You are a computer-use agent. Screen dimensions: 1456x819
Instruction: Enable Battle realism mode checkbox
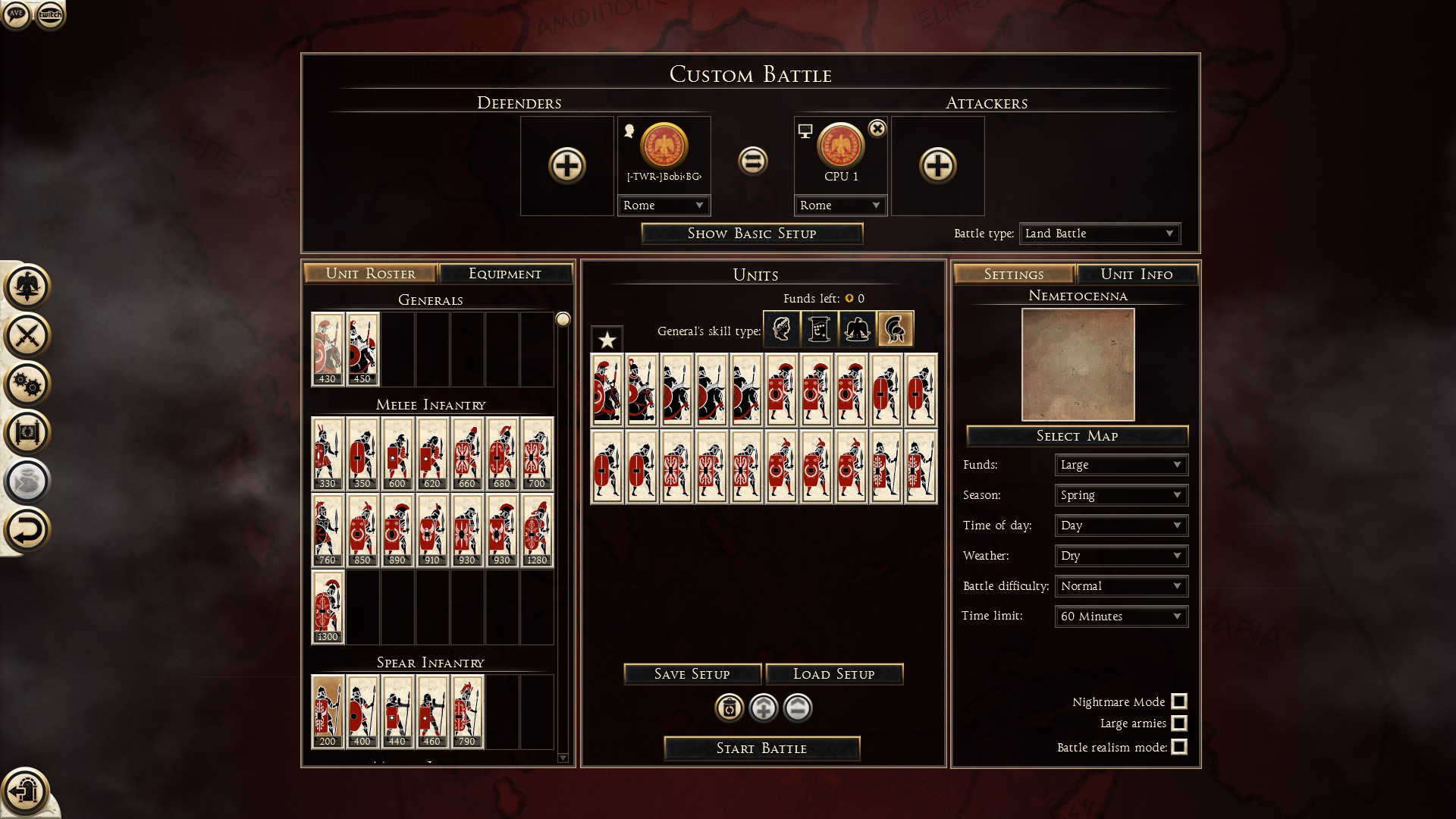pyautogui.click(x=1179, y=747)
